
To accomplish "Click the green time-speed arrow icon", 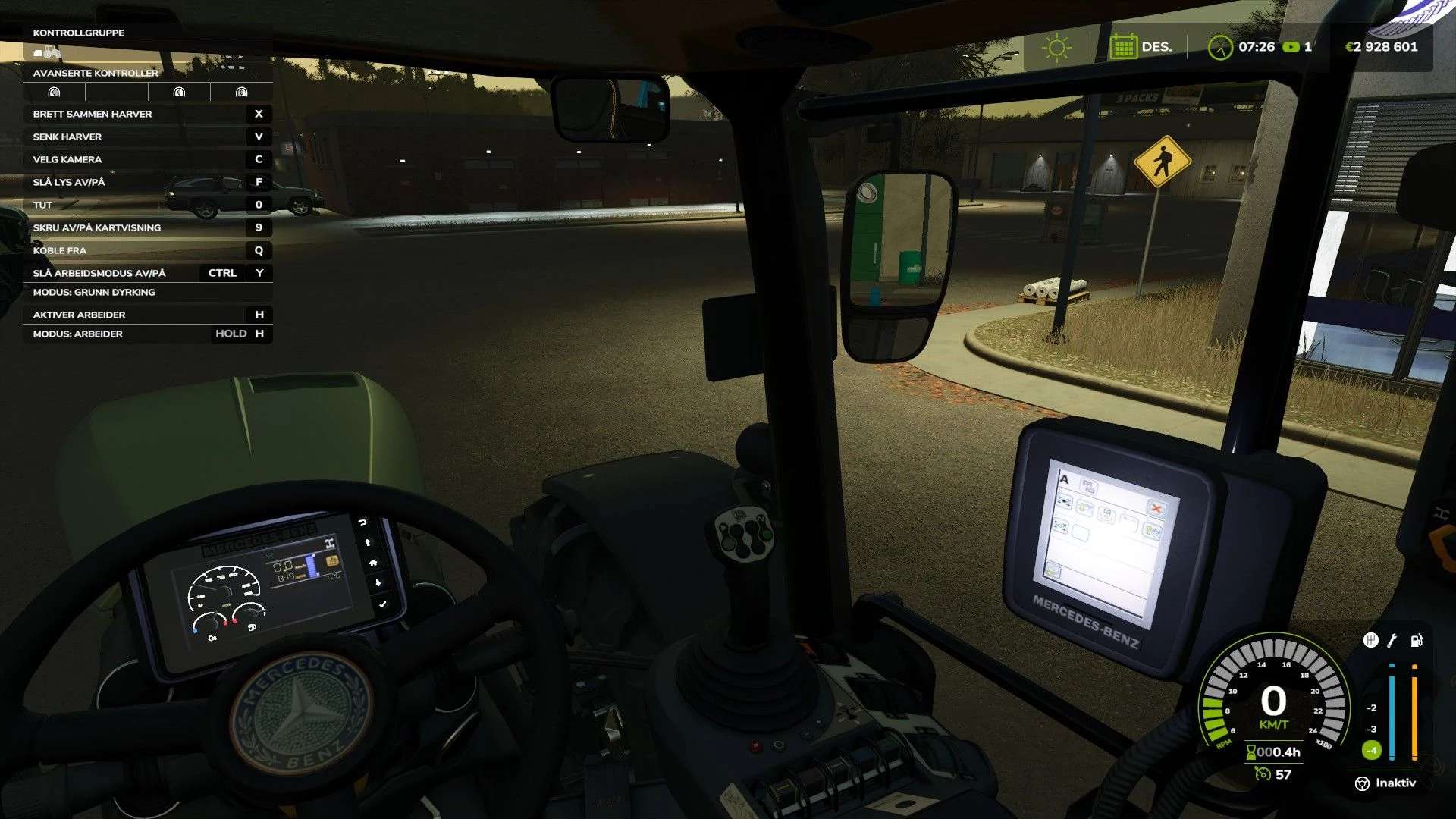I will [x=1291, y=47].
